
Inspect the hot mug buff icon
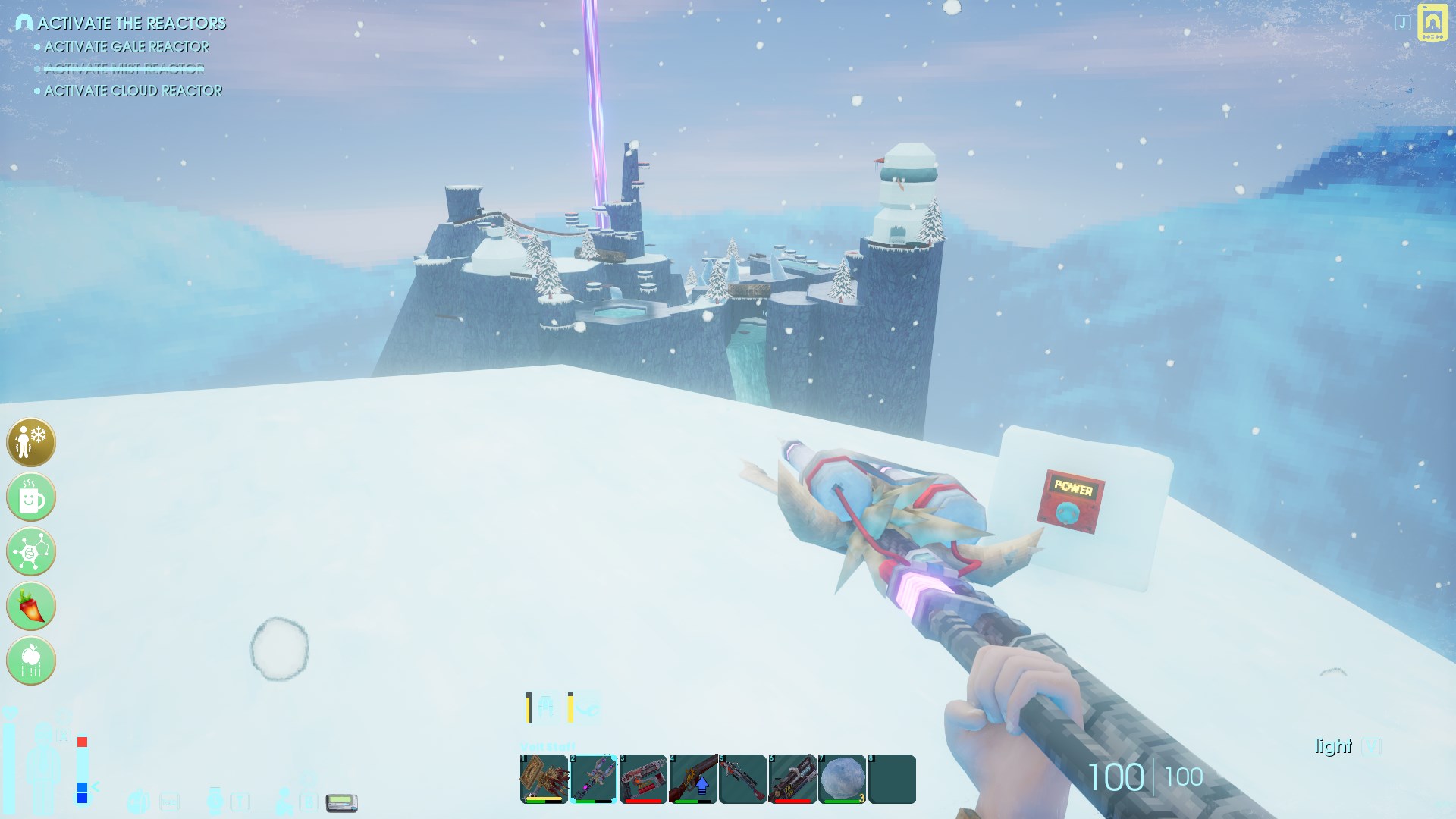tap(31, 497)
